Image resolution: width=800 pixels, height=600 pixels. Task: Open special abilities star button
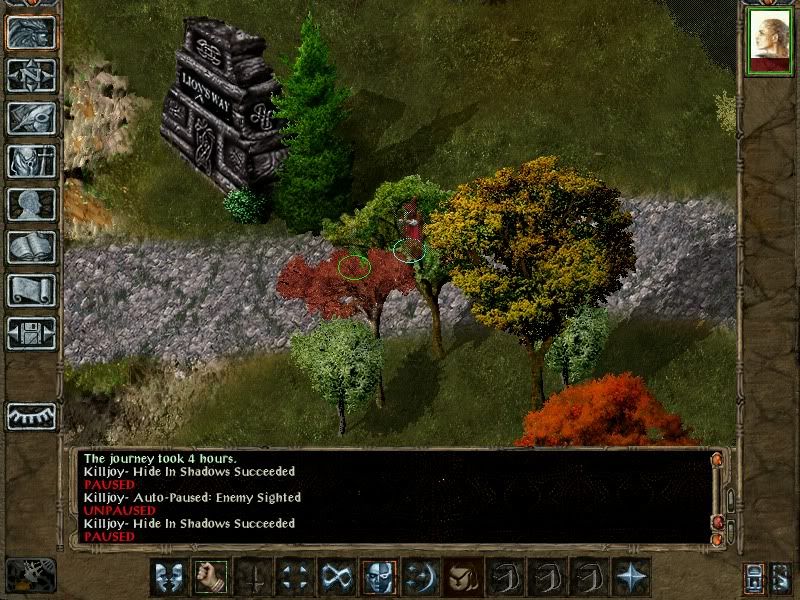pyautogui.click(x=631, y=577)
